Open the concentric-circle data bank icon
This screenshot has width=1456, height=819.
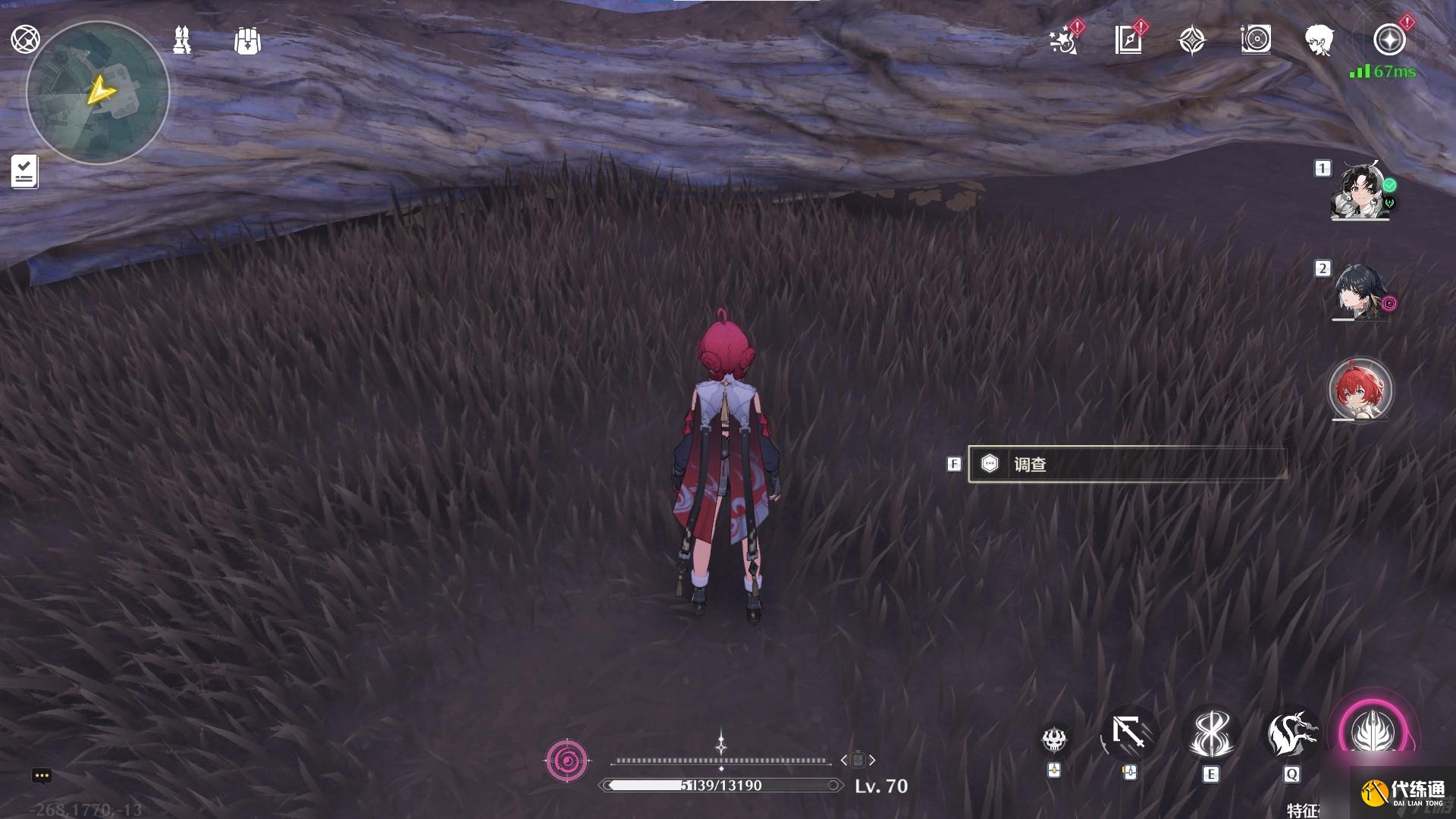point(1256,39)
